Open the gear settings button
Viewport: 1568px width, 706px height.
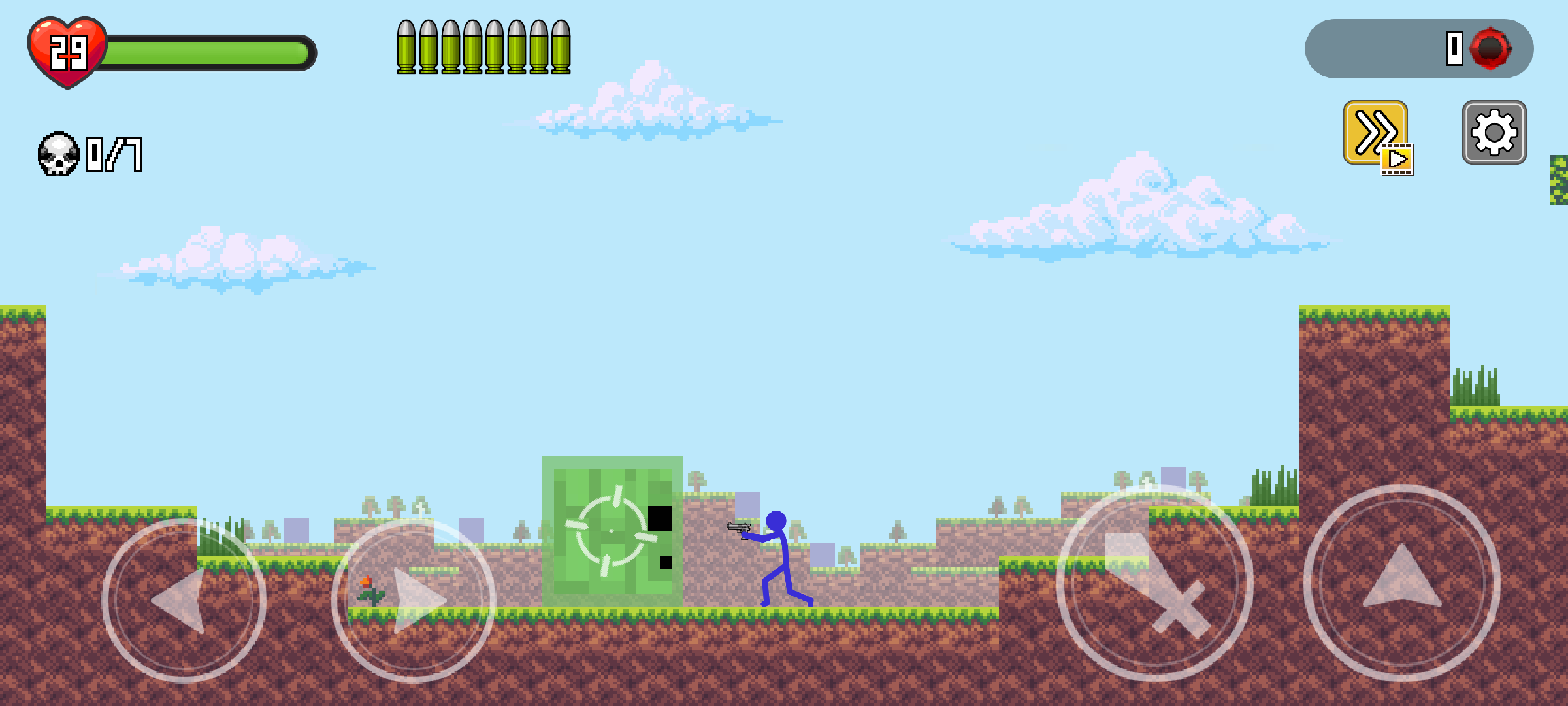point(1494,133)
